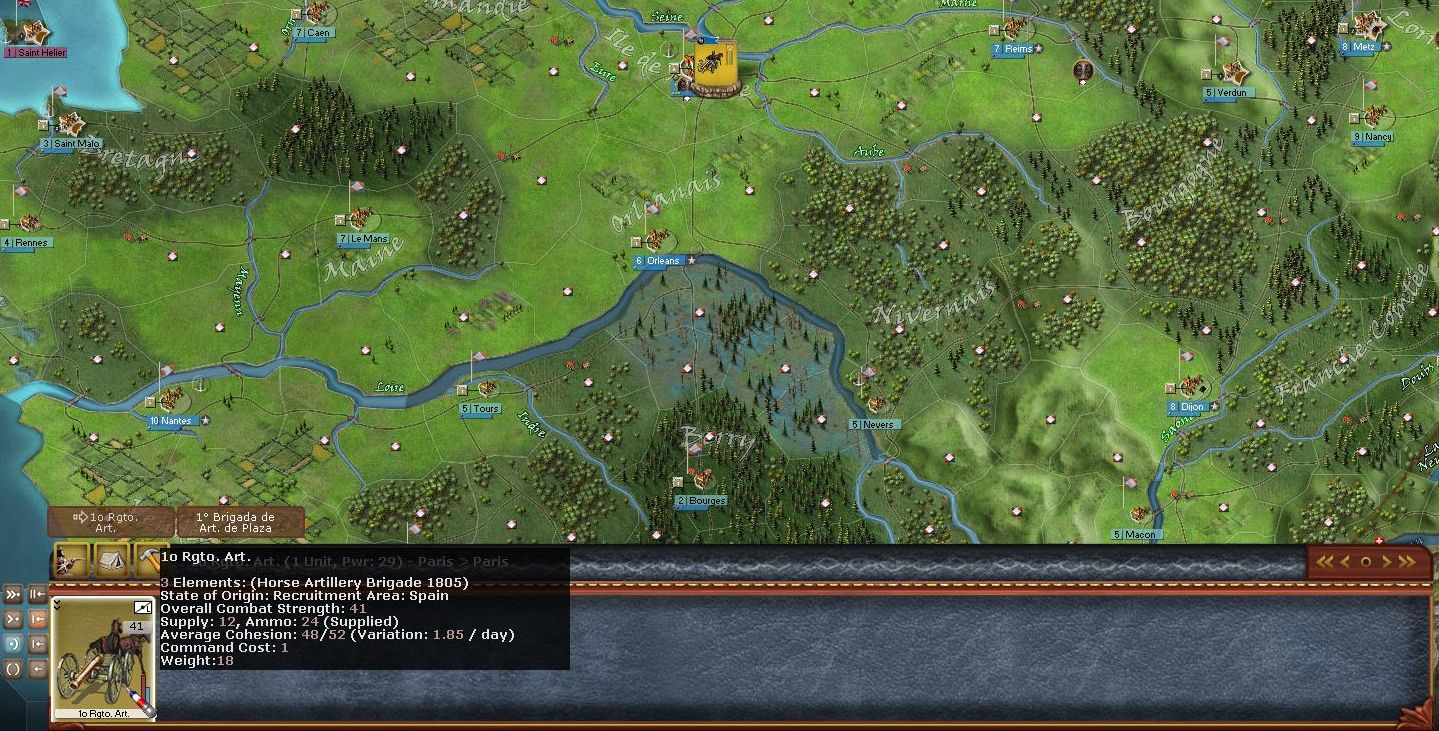Click the parentheses evade icon on screen's left edge
This screenshot has height=731, width=1439.
[x=11, y=667]
